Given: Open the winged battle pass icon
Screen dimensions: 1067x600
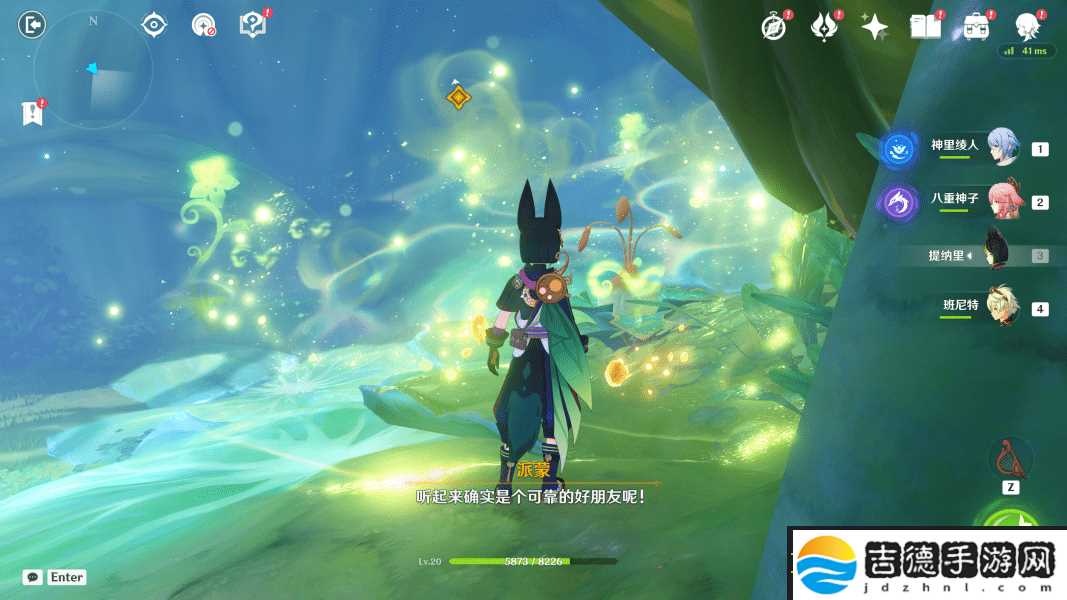Looking at the screenshot, I should click(824, 27).
